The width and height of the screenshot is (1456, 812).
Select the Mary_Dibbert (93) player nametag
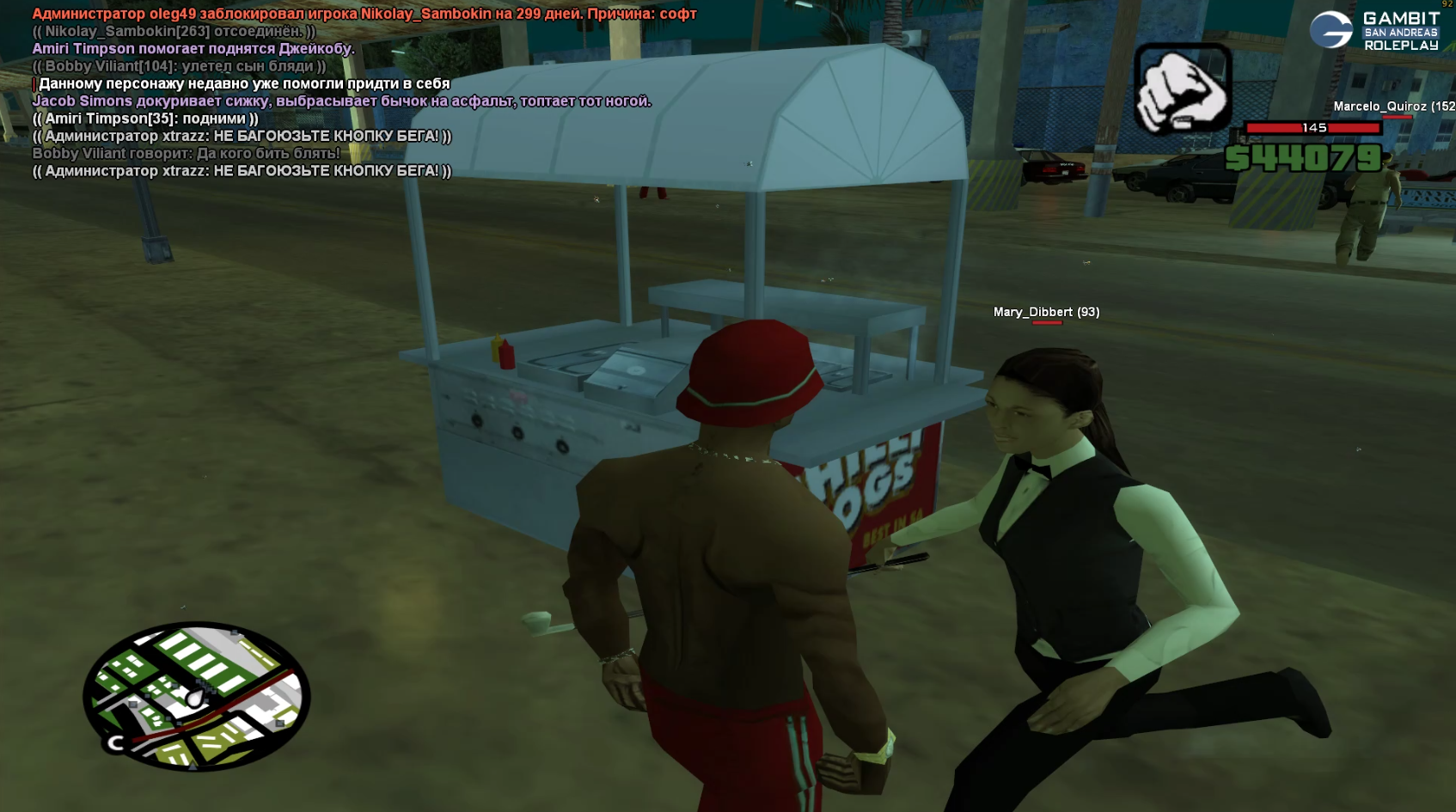1046,312
